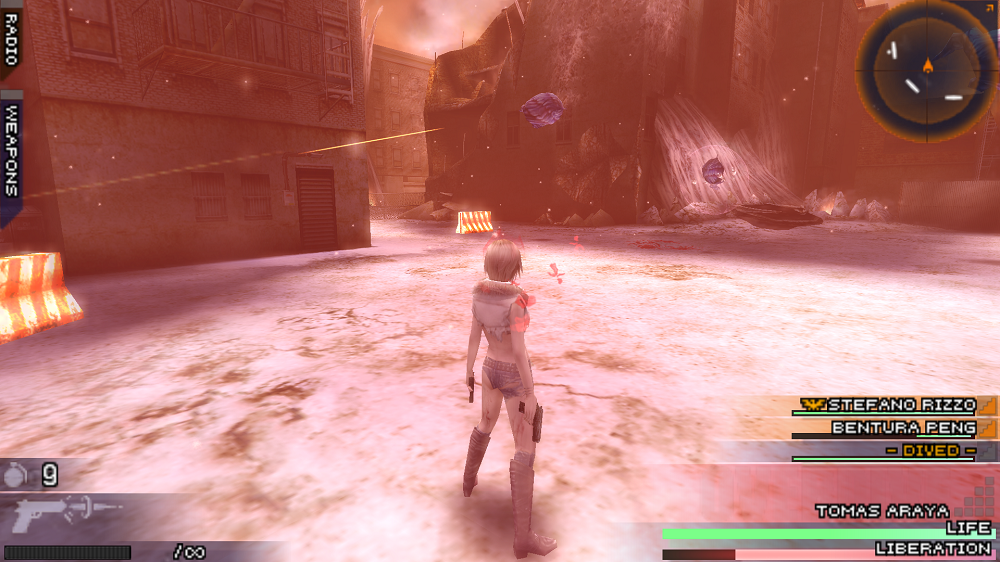The width and height of the screenshot is (1000, 562).
Task: Click the Tomas Araya name label
Action: pyautogui.click(x=881, y=511)
